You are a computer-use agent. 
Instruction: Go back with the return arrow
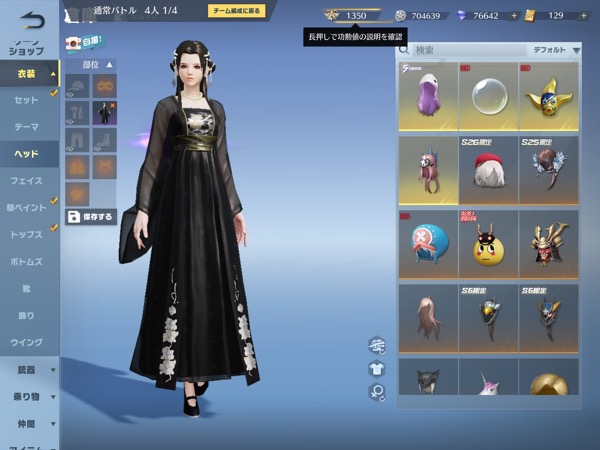pos(32,17)
